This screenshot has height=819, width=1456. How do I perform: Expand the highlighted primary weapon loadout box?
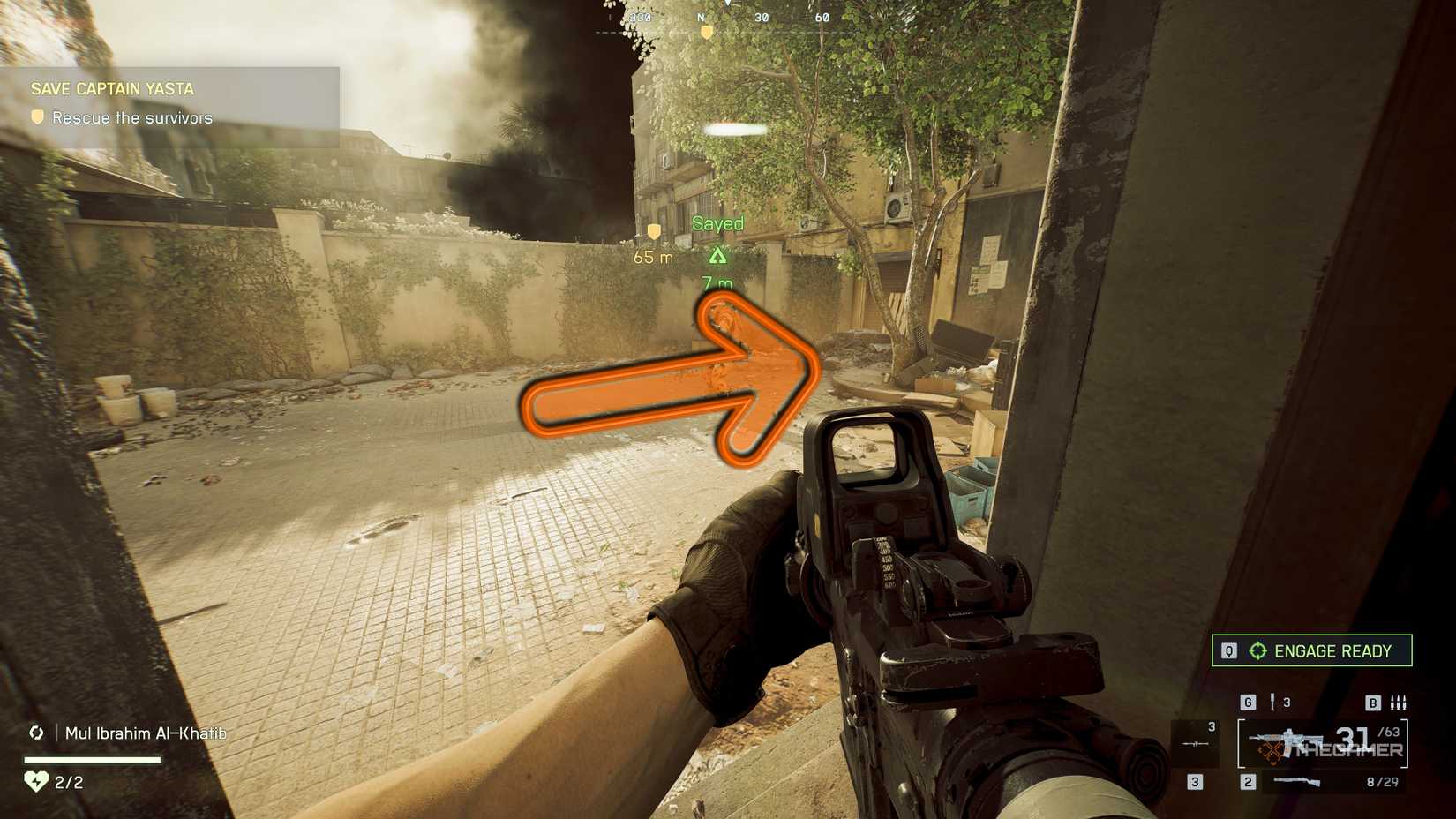(x=1324, y=743)
